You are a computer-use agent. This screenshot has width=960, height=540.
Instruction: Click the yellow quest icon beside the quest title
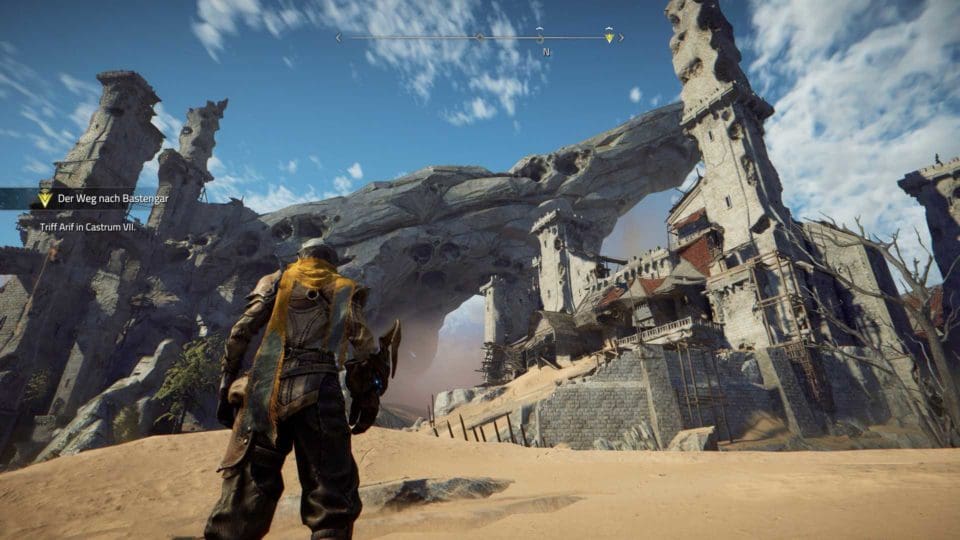point(45,198)
